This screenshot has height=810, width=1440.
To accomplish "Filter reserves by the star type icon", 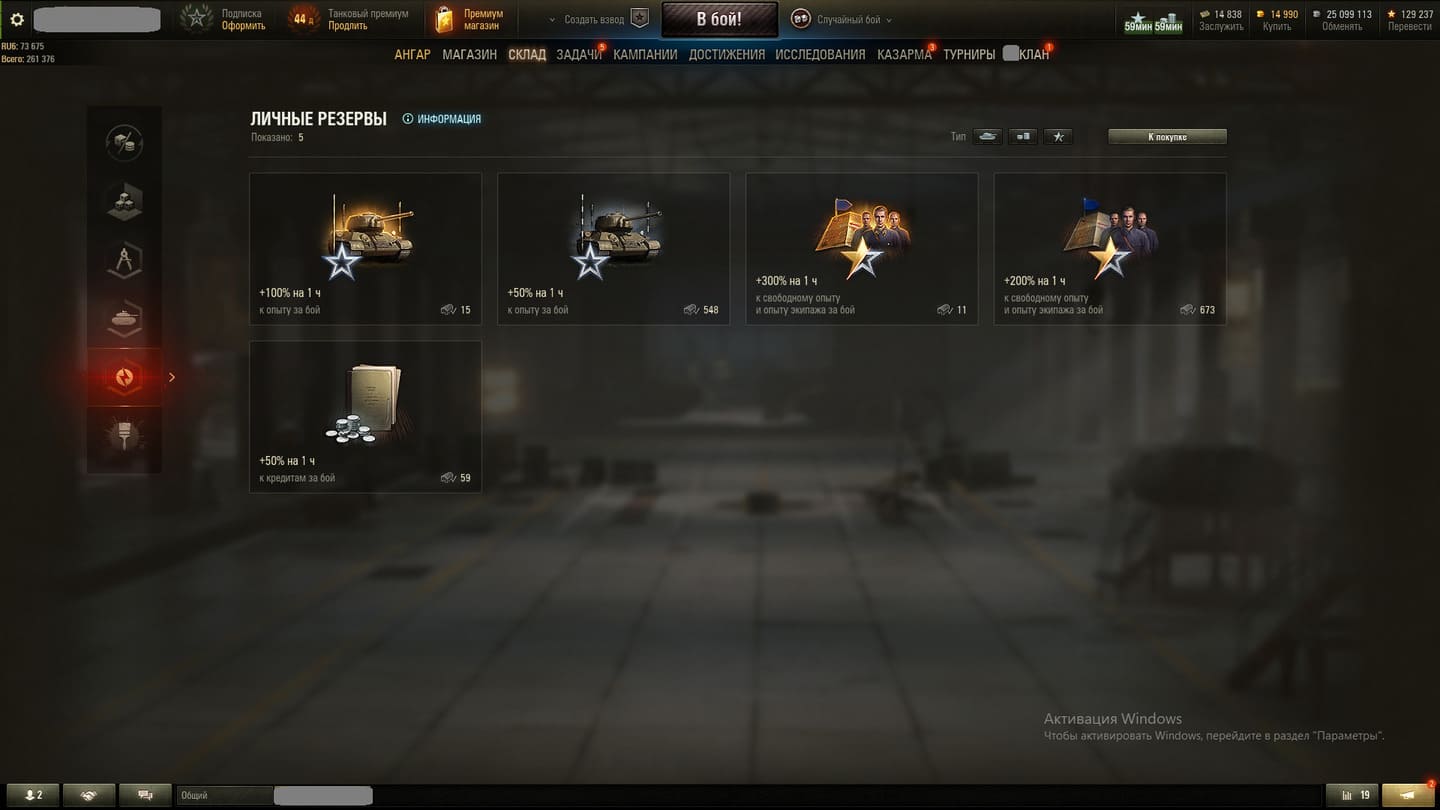I will coord(1058,137).
